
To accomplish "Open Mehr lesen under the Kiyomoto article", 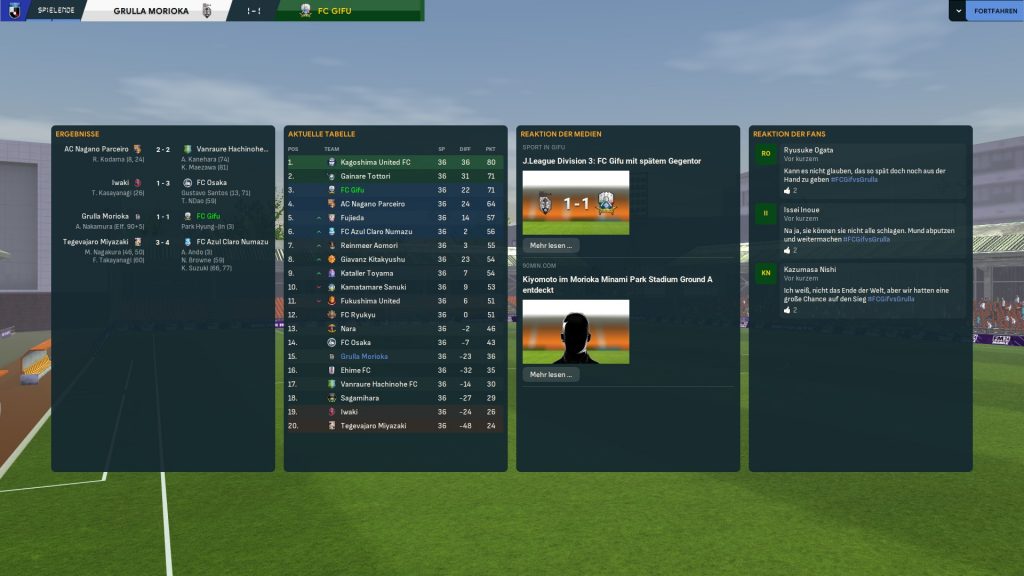I will [x=550, y=374].
